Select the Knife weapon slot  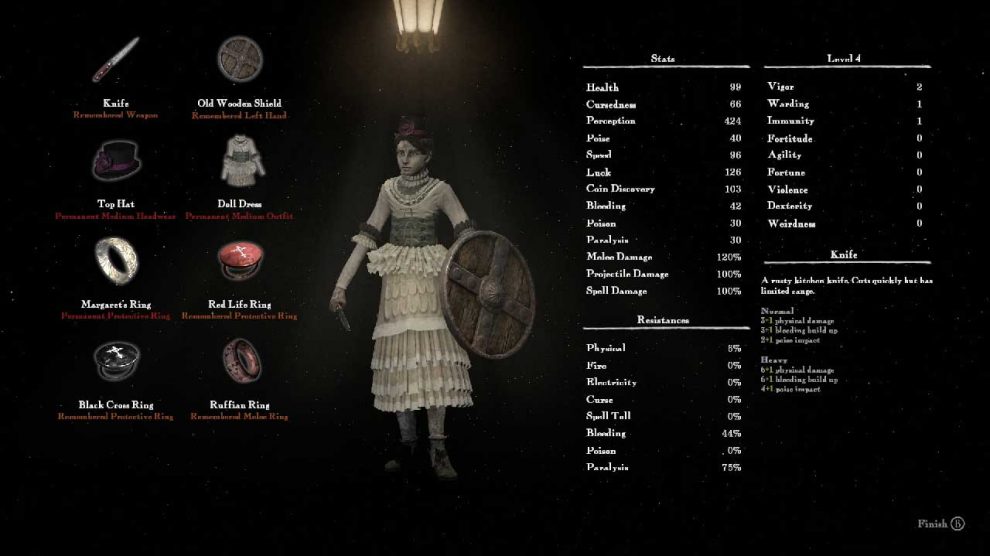tap(115, 61)
